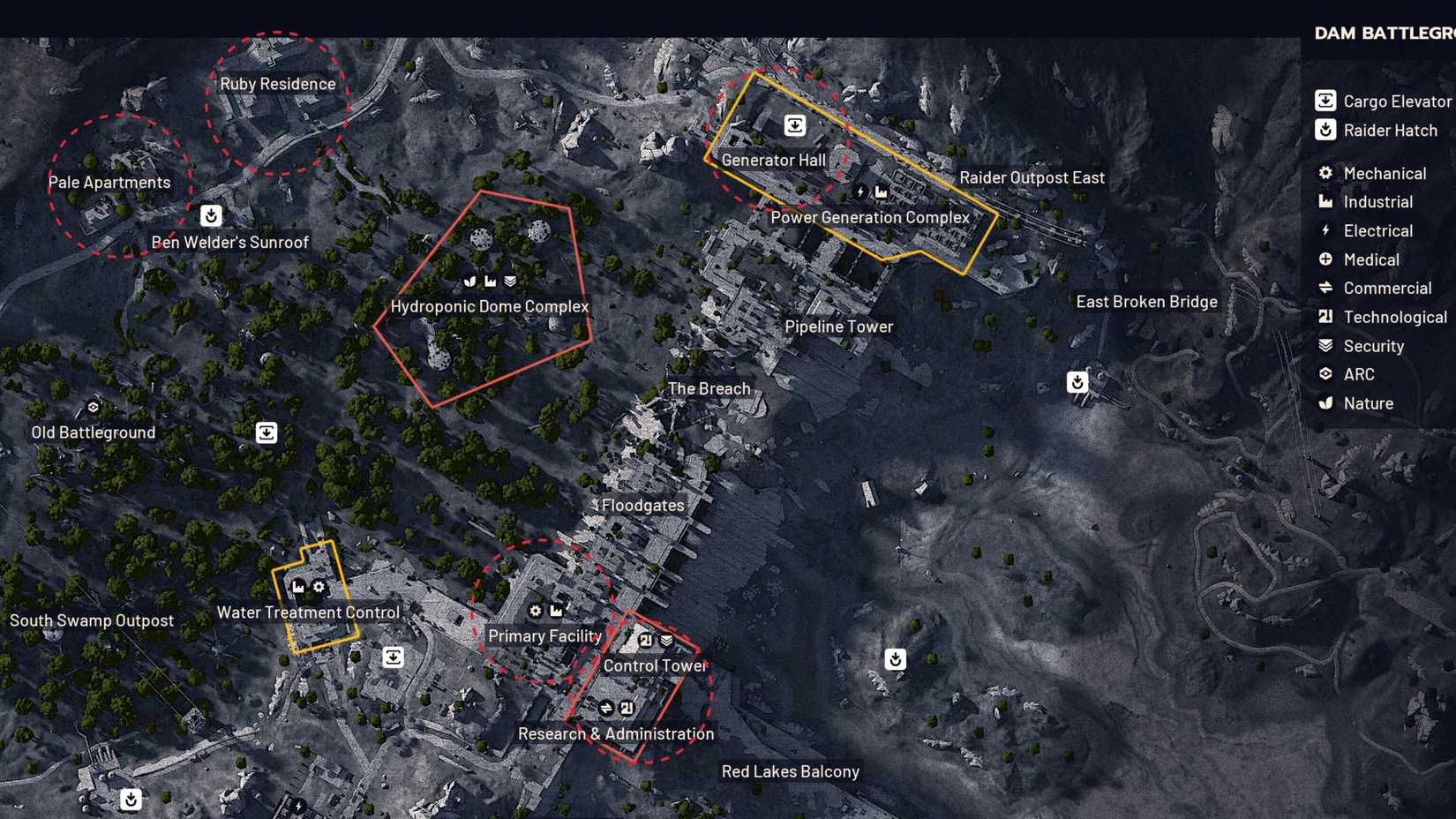This screenshot has height=819, width=1456.
Task: Click the ARC filter icon in the legend
Action: [x=1325, y=374]
